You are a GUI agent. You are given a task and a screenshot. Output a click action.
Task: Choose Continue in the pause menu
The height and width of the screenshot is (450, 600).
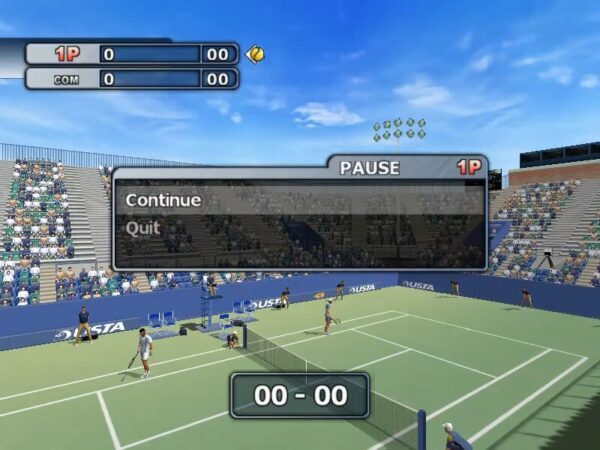click(x=163, y=200)
